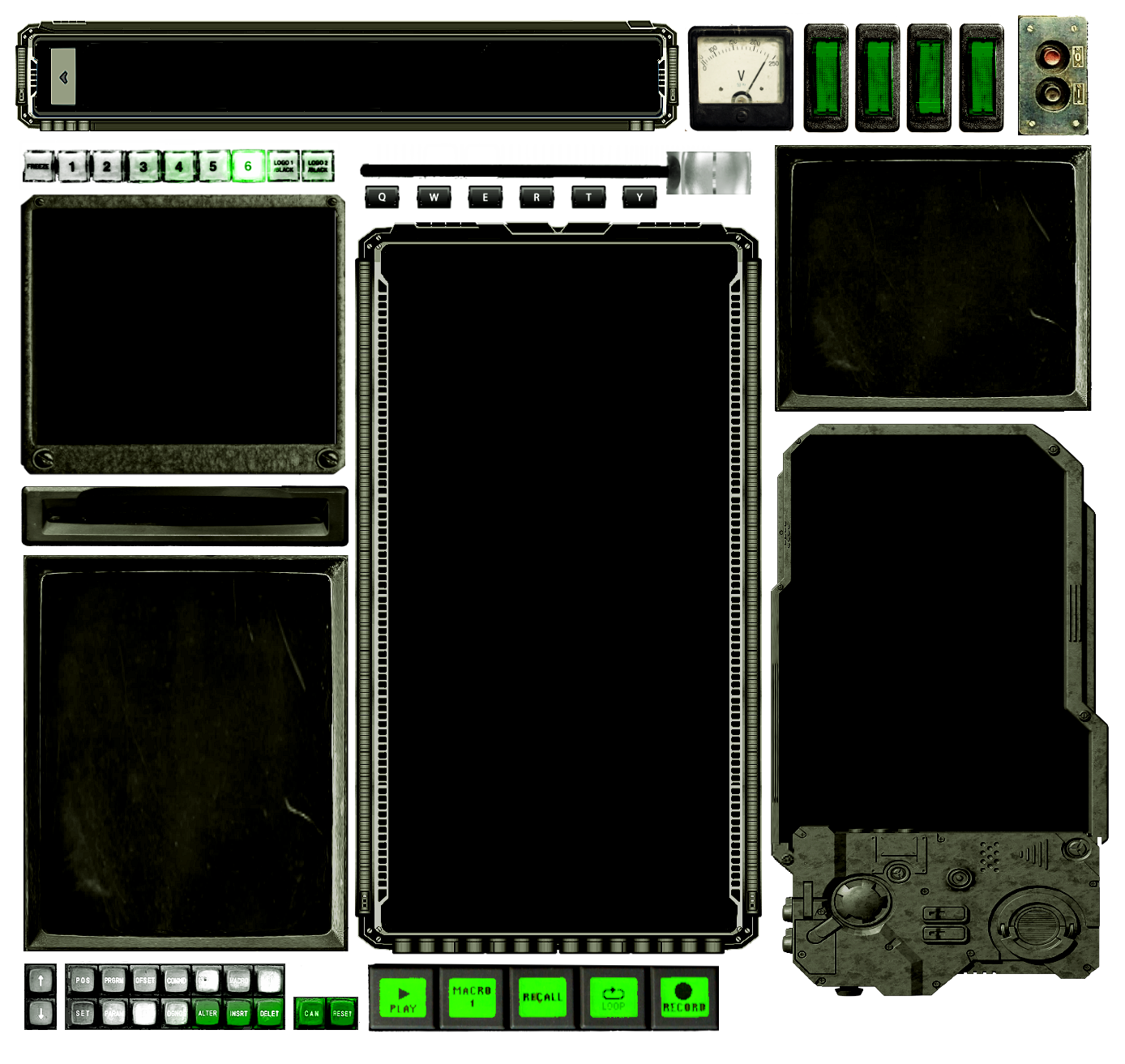The height and width of the screenshot is (1064, 1125).
Task: Click the red round power button
Action: (x=1051, y=57)
